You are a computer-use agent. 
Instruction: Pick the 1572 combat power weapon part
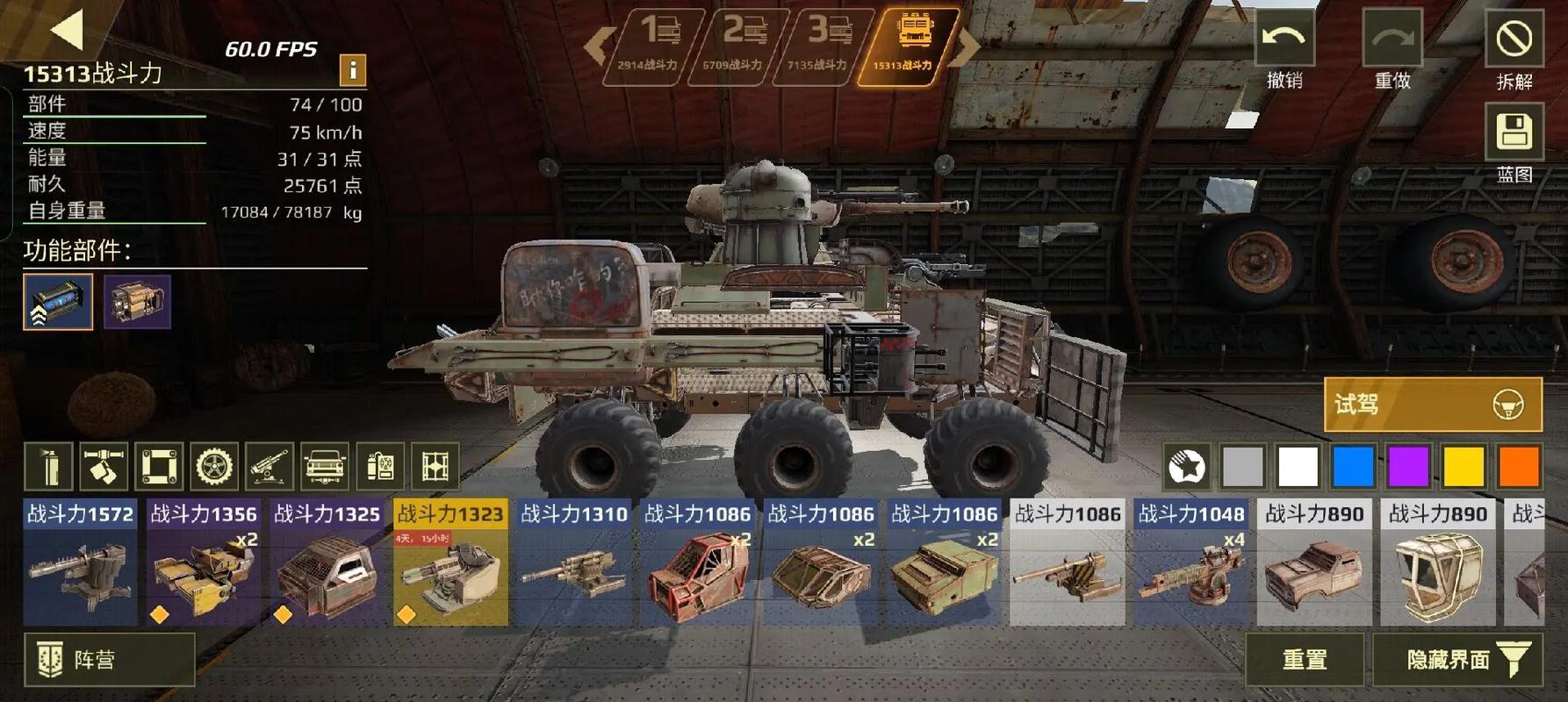pyautogui.click(x=80, y=563)
